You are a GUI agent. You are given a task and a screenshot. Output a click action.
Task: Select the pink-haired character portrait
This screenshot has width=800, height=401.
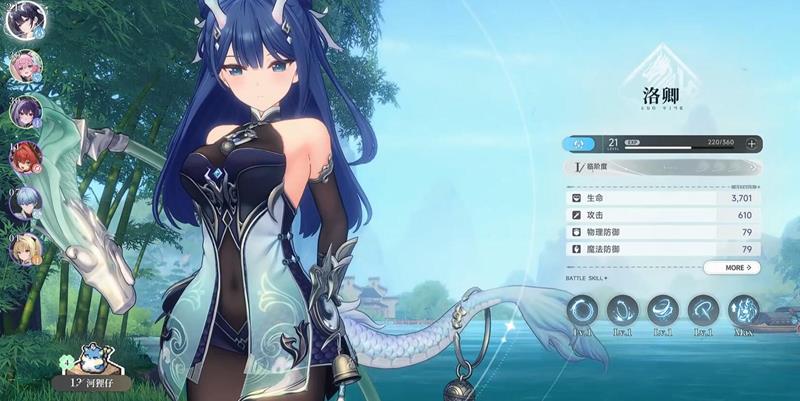click(x=26, y=66)
